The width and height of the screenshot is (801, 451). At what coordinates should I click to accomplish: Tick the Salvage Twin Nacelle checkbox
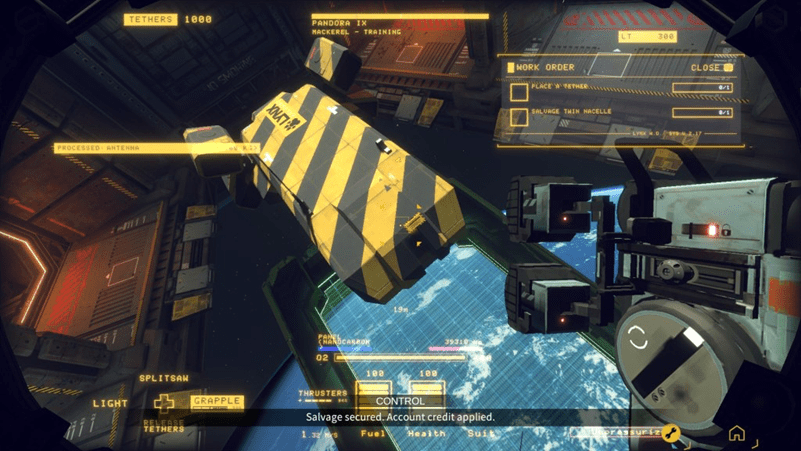click(519, 117)
